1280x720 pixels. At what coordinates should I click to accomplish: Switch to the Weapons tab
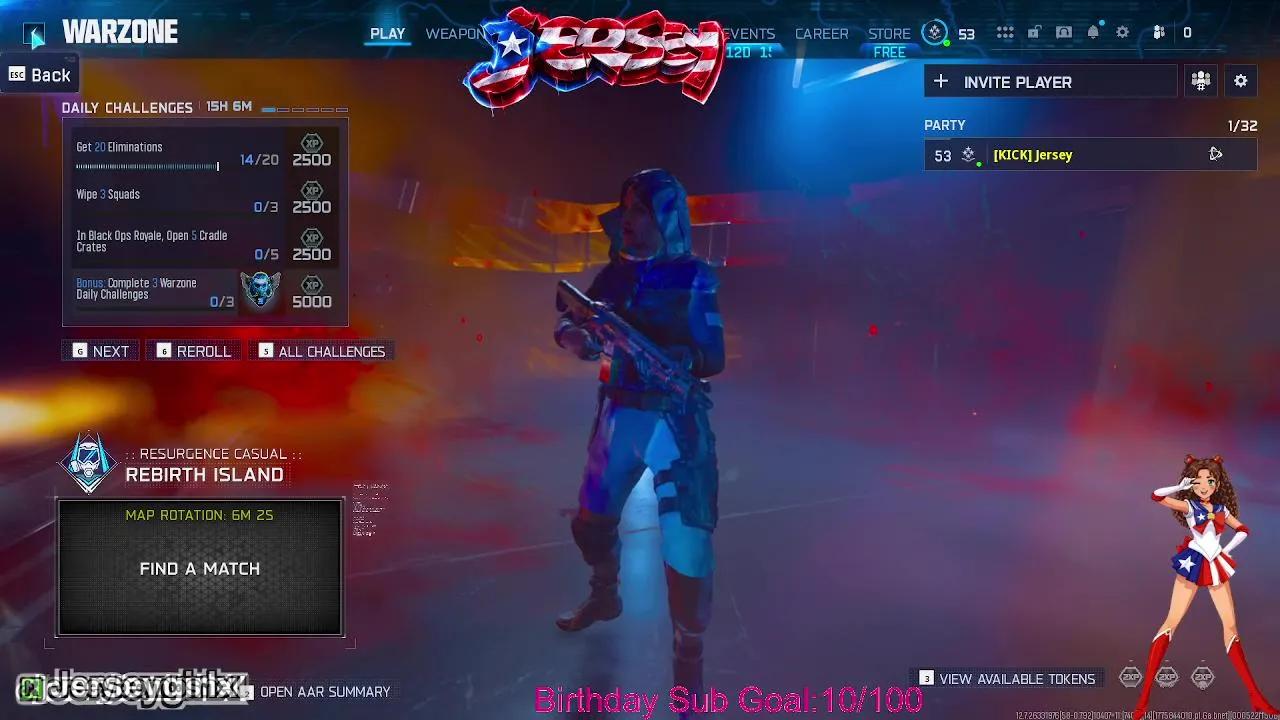point(456,33)
